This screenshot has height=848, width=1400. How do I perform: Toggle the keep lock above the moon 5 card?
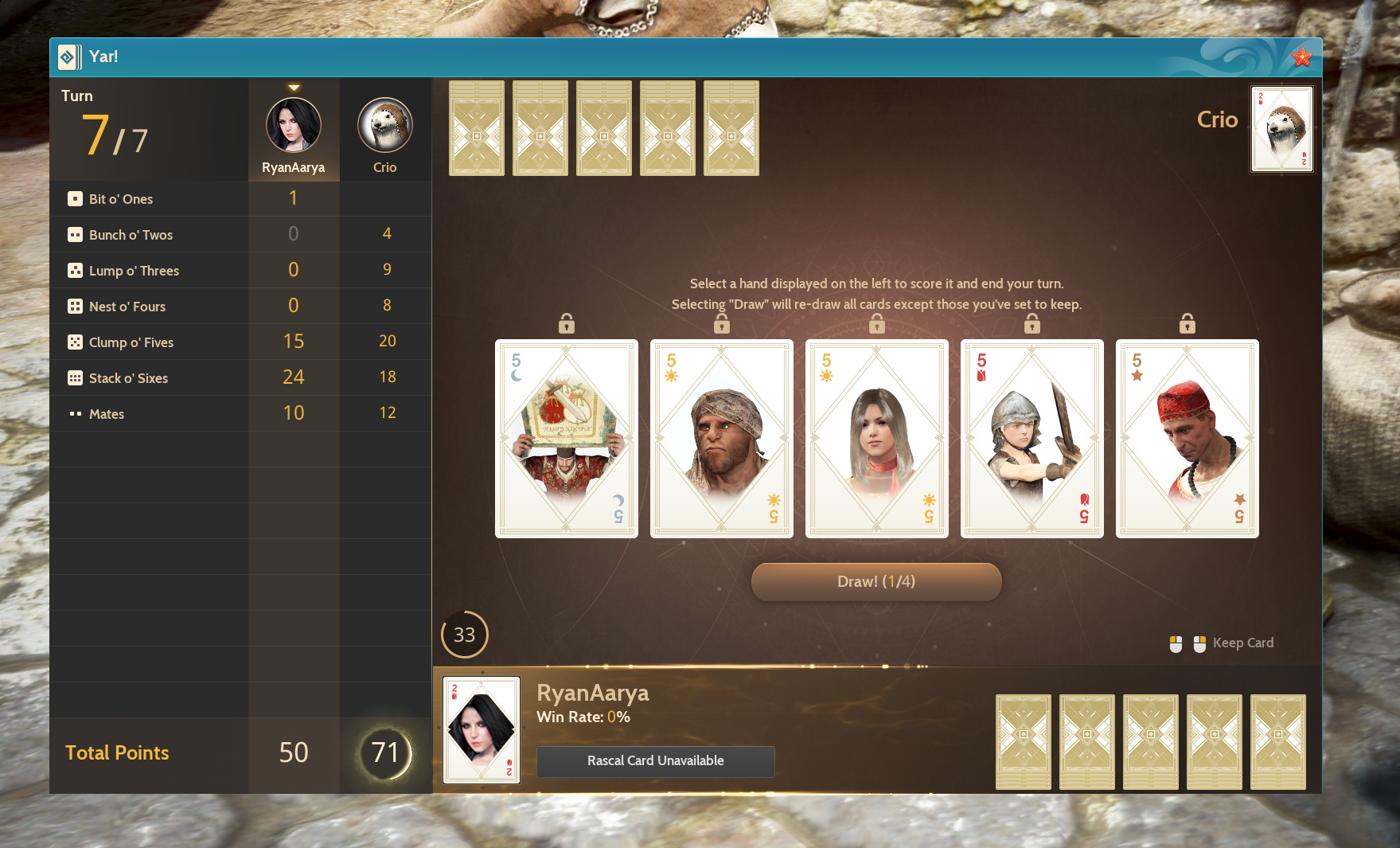point(566,323)
